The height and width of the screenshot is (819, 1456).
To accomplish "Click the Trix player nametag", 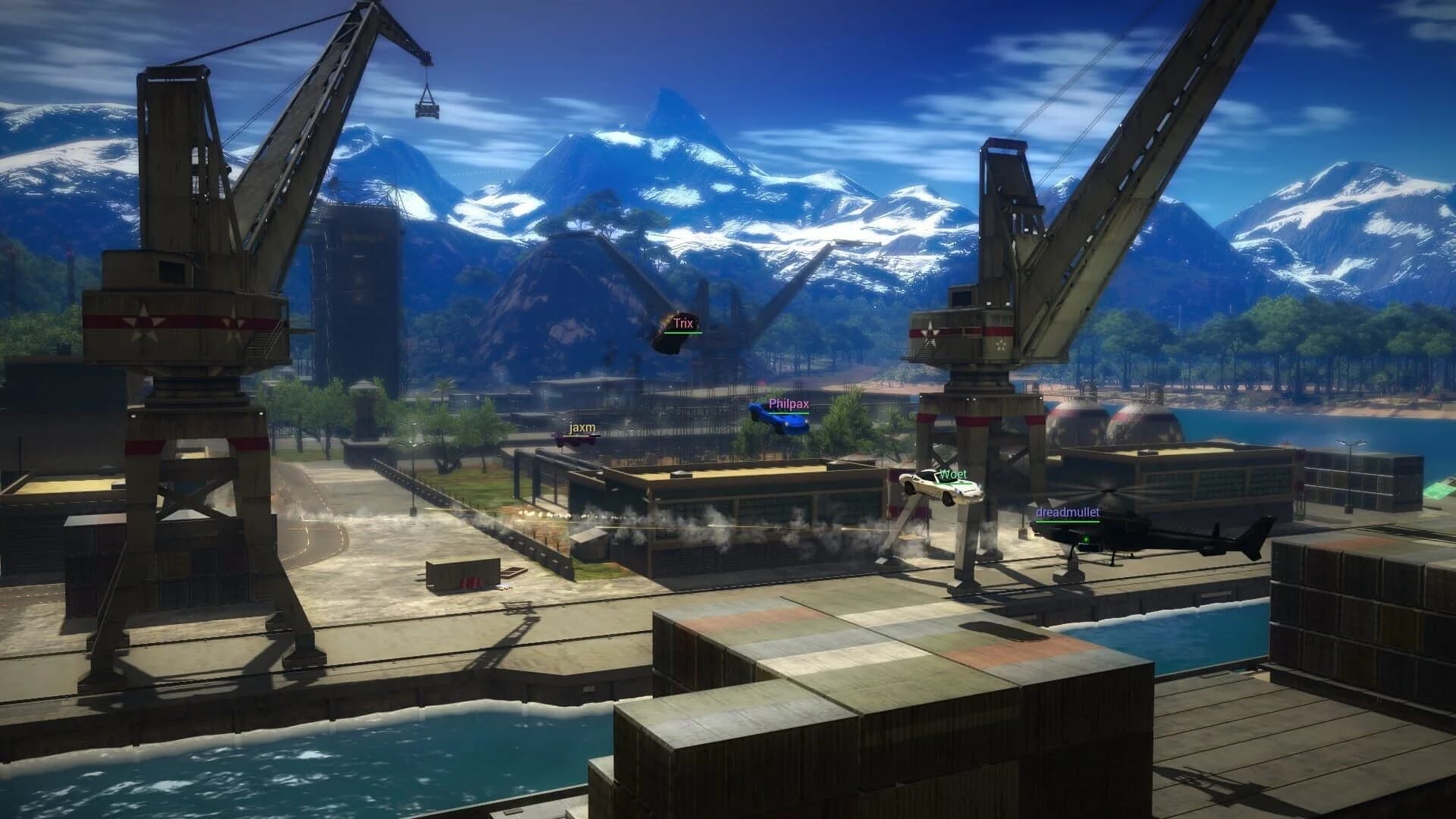I will tap(682, 322).
